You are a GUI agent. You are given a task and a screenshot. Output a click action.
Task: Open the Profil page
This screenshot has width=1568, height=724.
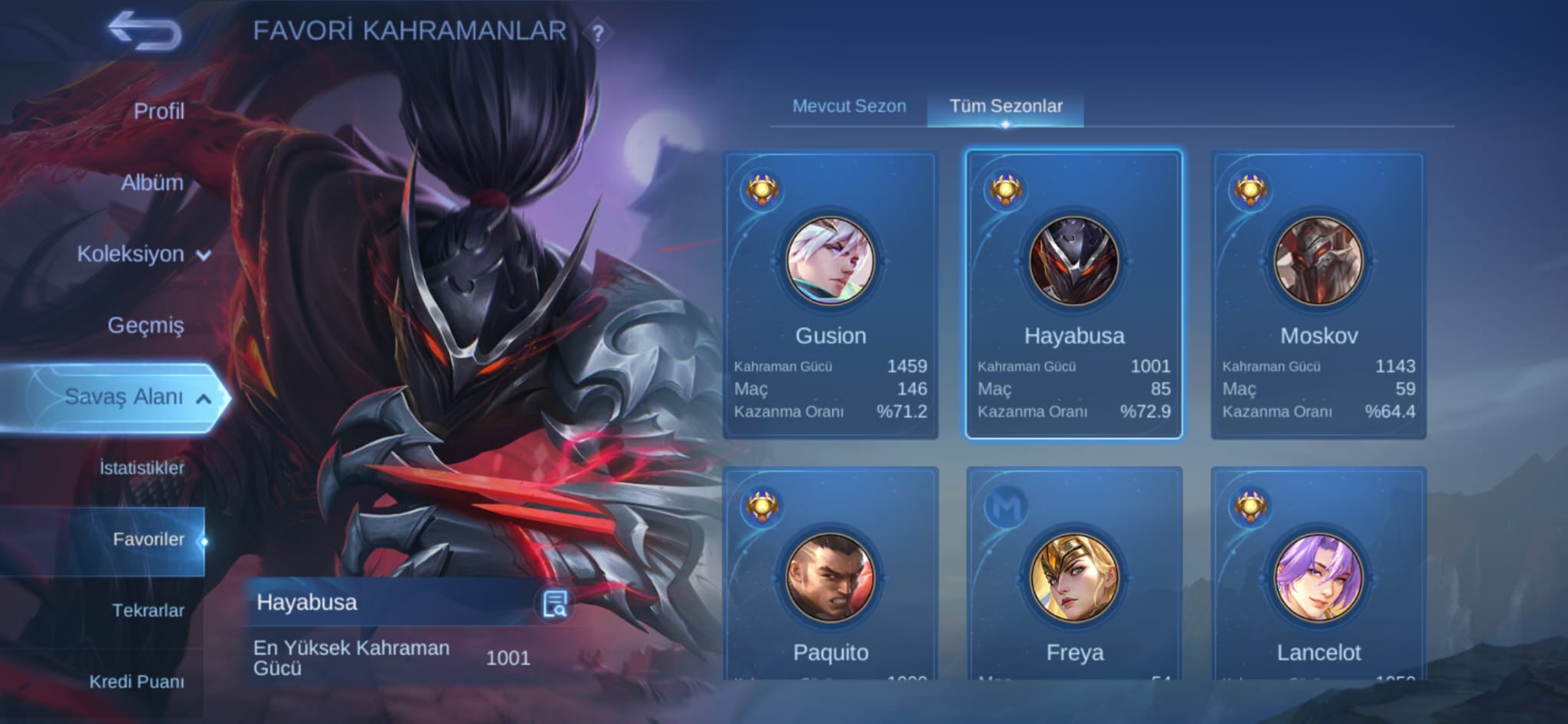158,110
